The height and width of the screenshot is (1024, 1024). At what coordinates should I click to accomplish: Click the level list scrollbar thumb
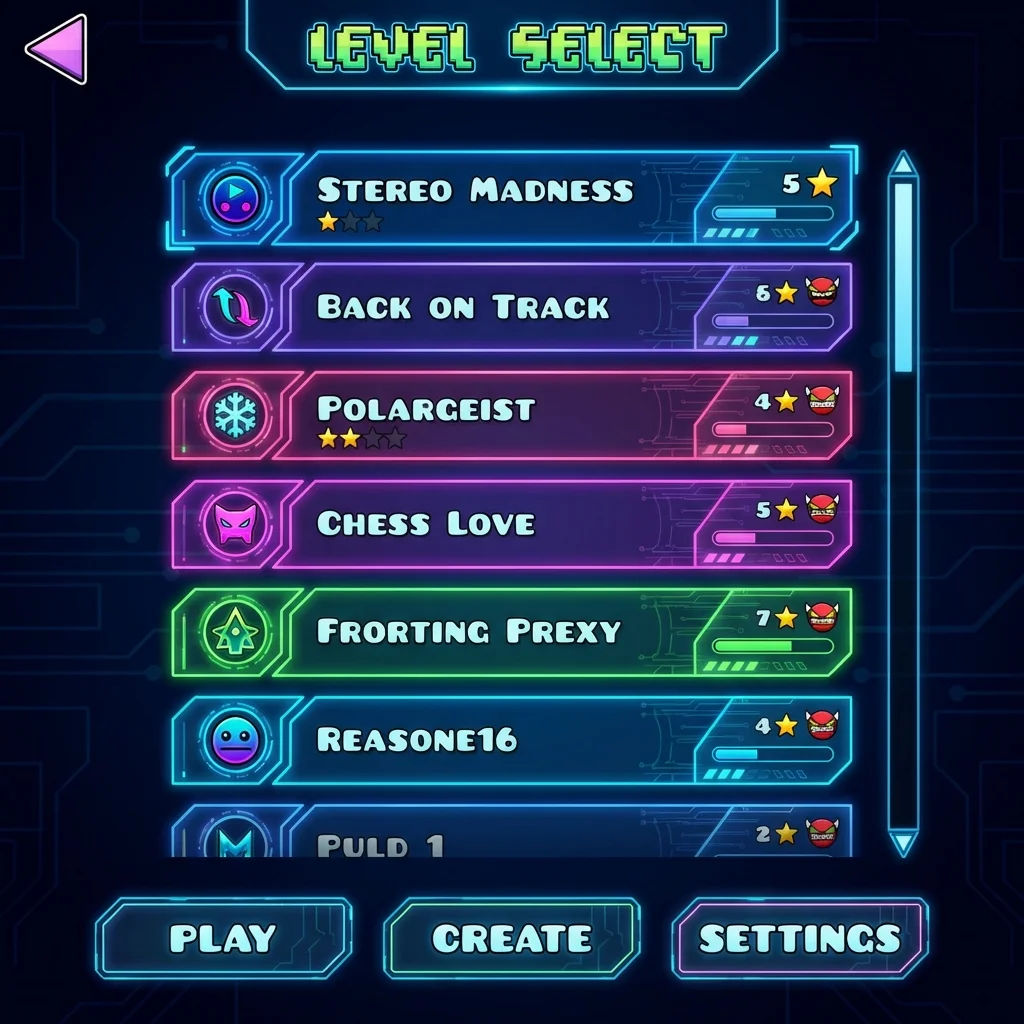[x=903, y=277]
